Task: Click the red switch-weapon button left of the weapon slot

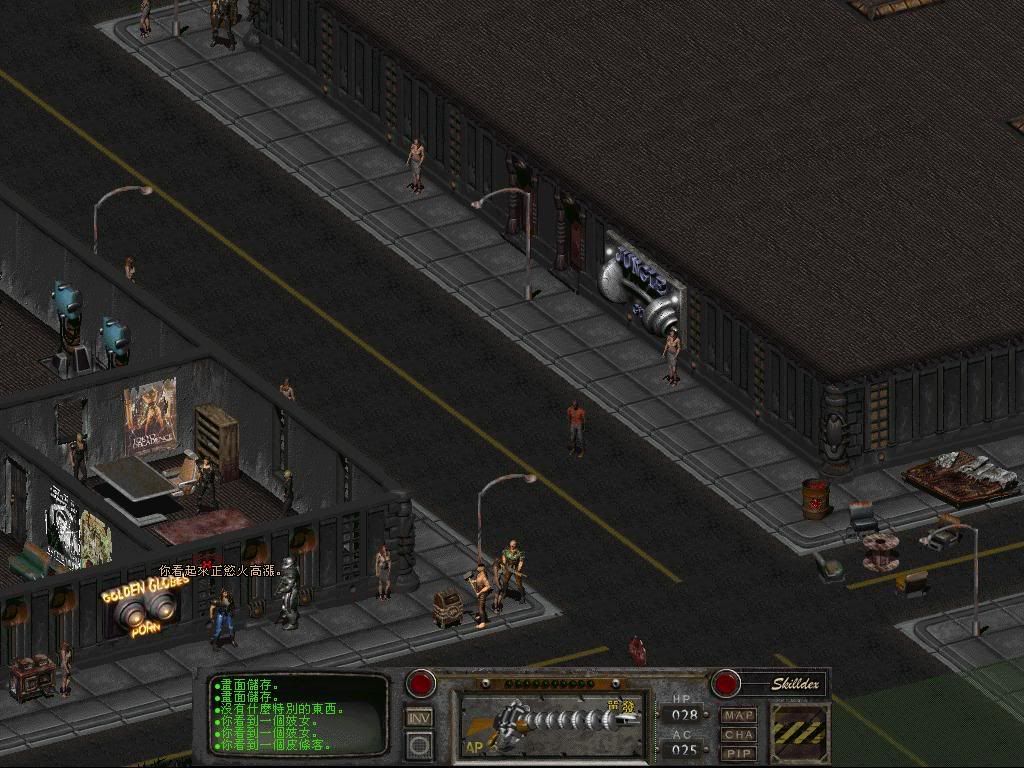Action: coord(421,684)
